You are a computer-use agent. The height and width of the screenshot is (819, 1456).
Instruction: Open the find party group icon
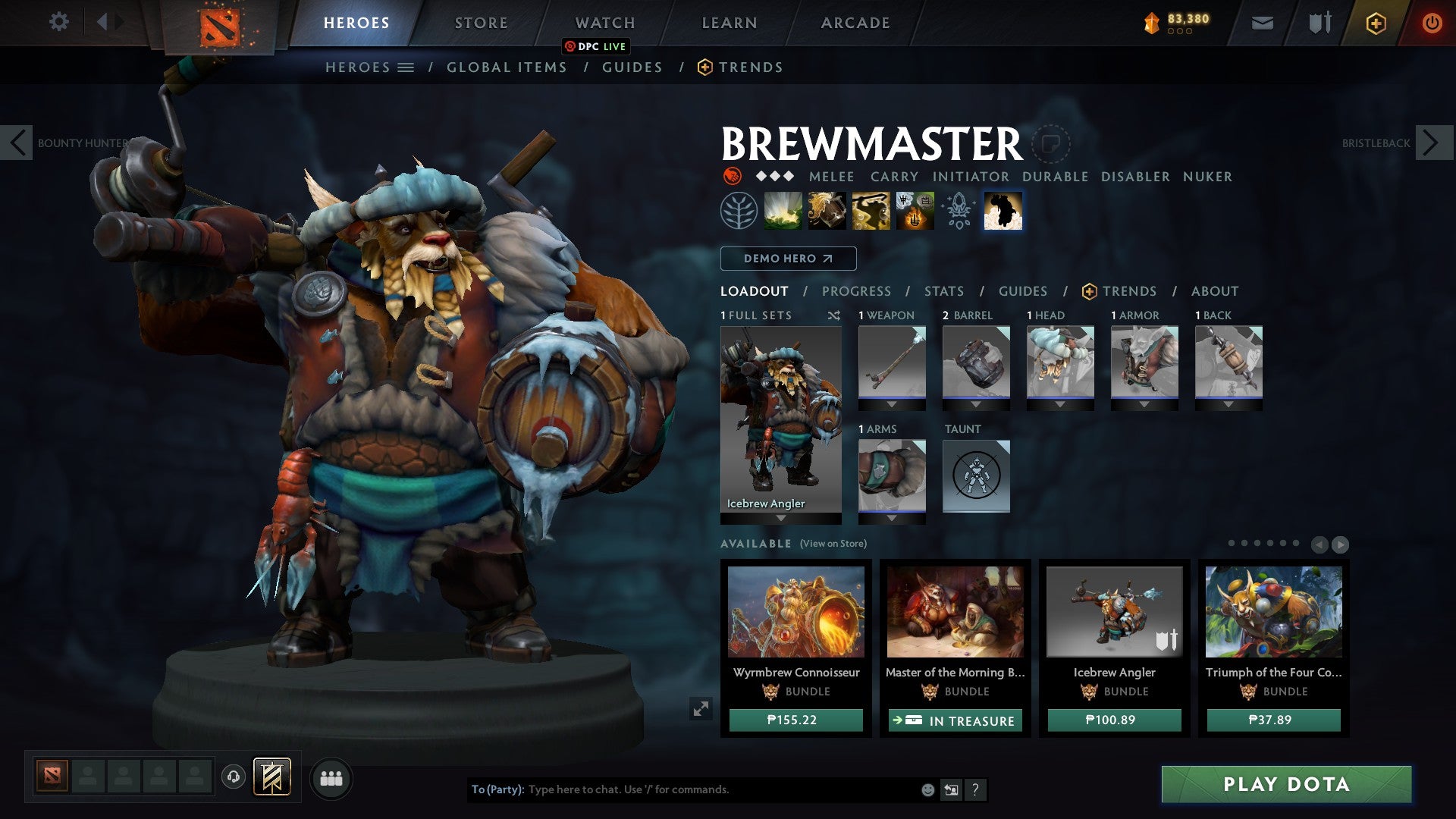pyautogui.click(x=331, y=777)
